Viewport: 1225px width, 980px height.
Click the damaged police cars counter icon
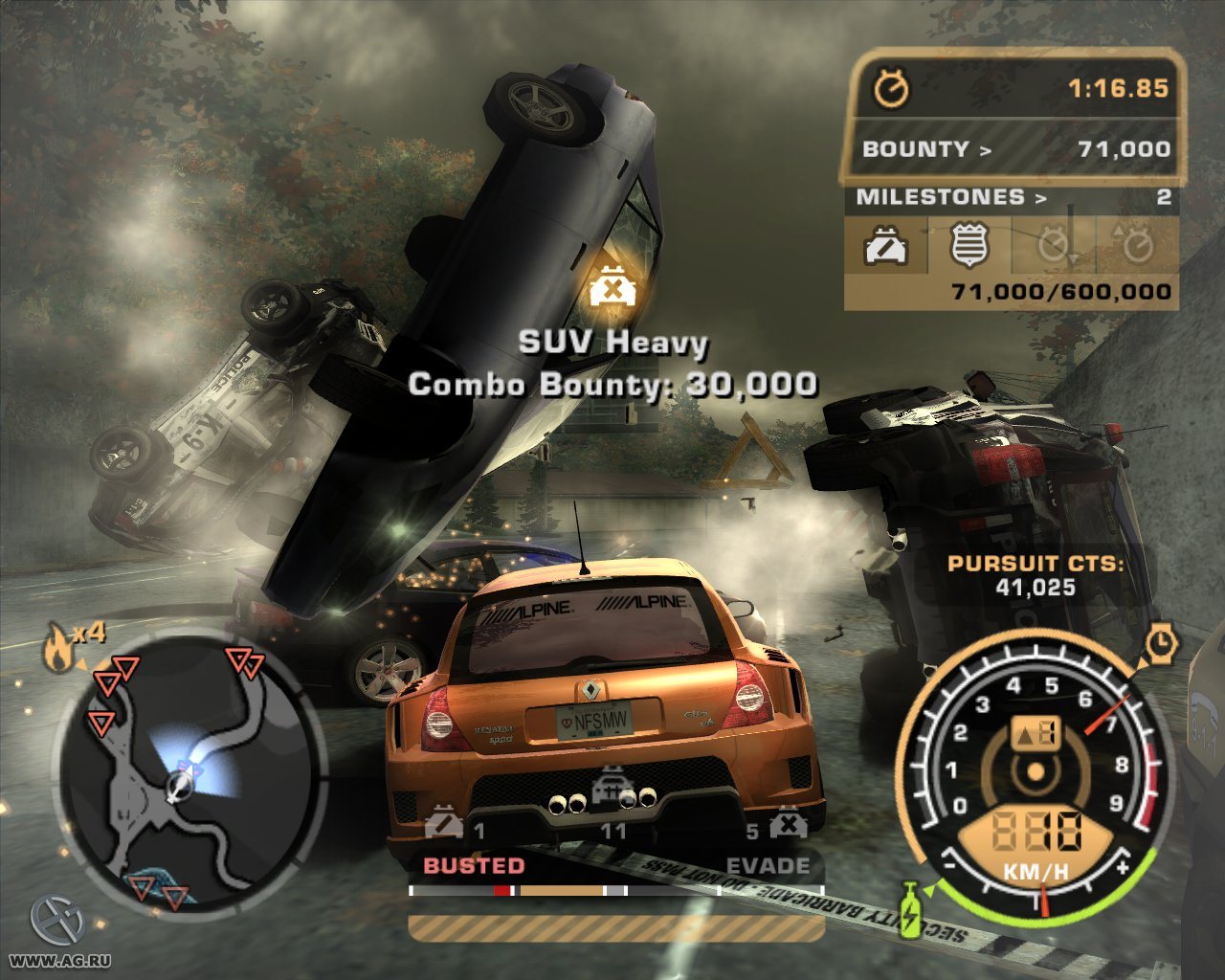coord(444,823)
